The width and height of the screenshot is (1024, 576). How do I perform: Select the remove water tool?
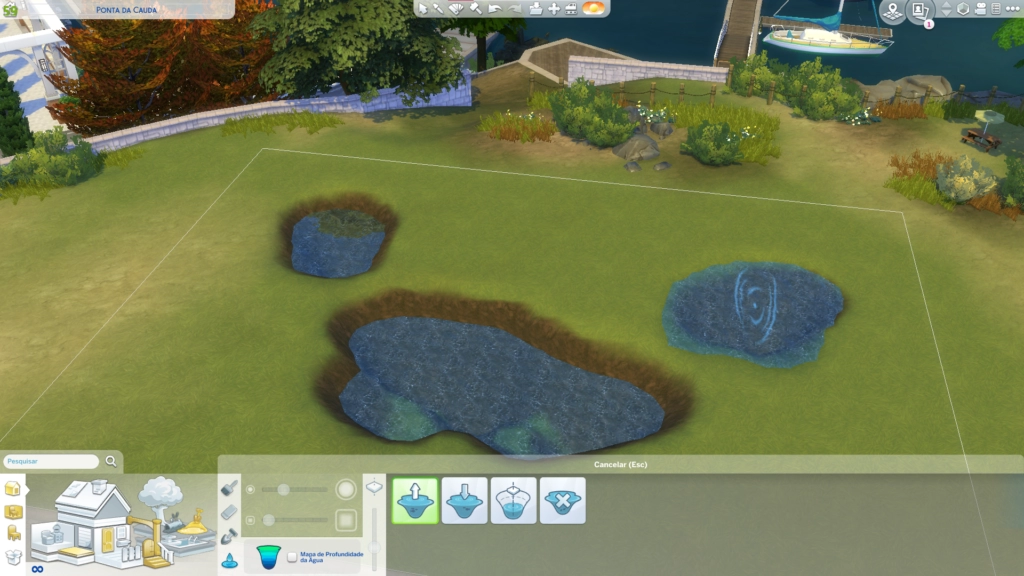(562, 500)
